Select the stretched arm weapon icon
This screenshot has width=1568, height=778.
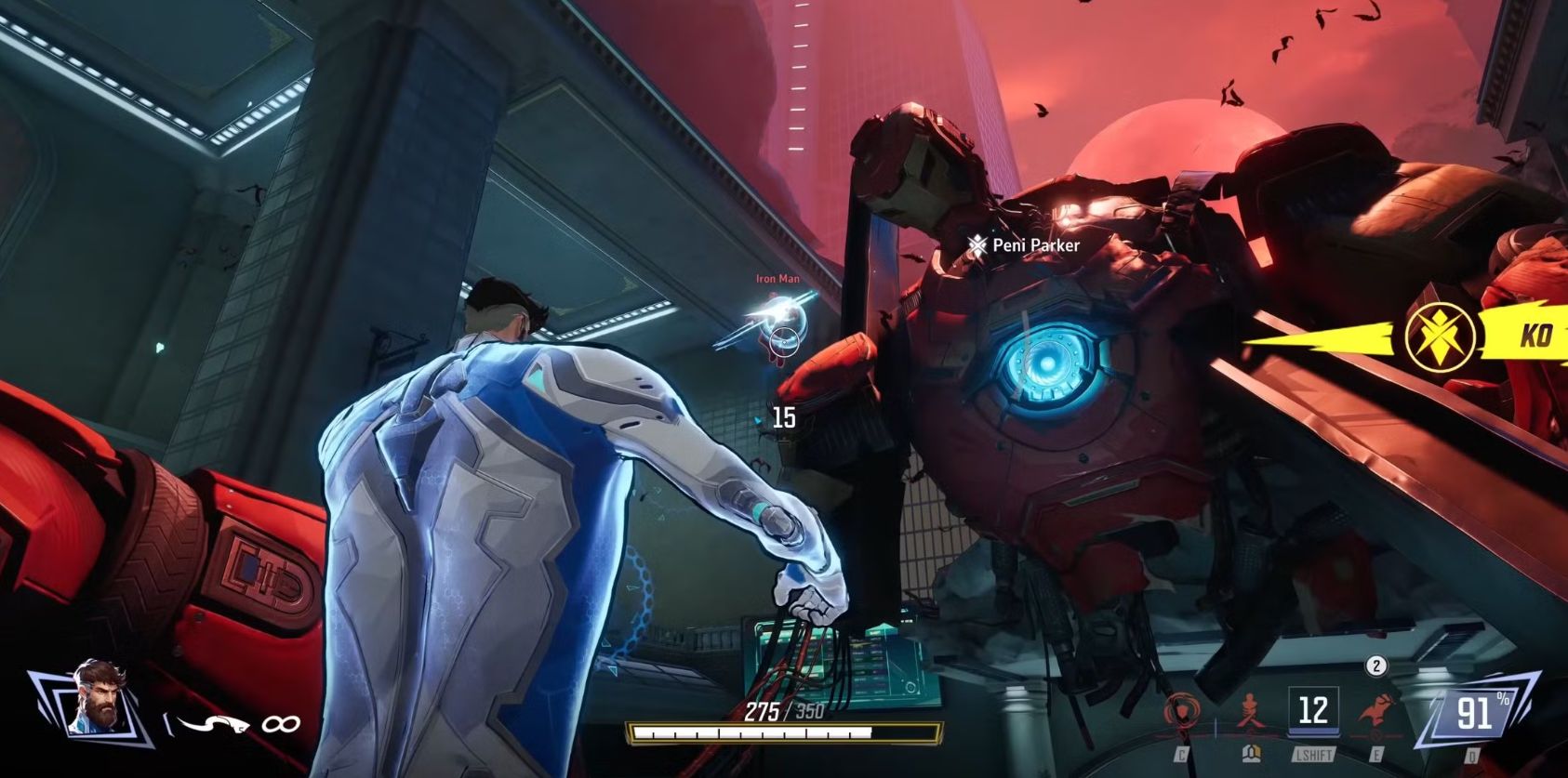[x=213, y=723]
